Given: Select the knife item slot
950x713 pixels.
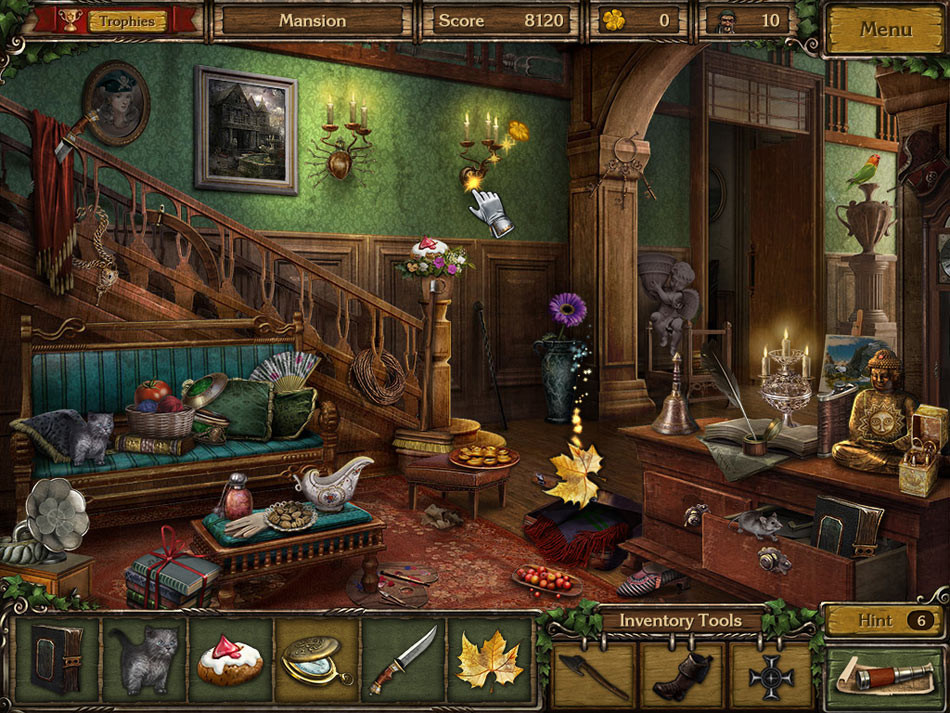Looking at the screenshot, I should click(x=402, y=659).
